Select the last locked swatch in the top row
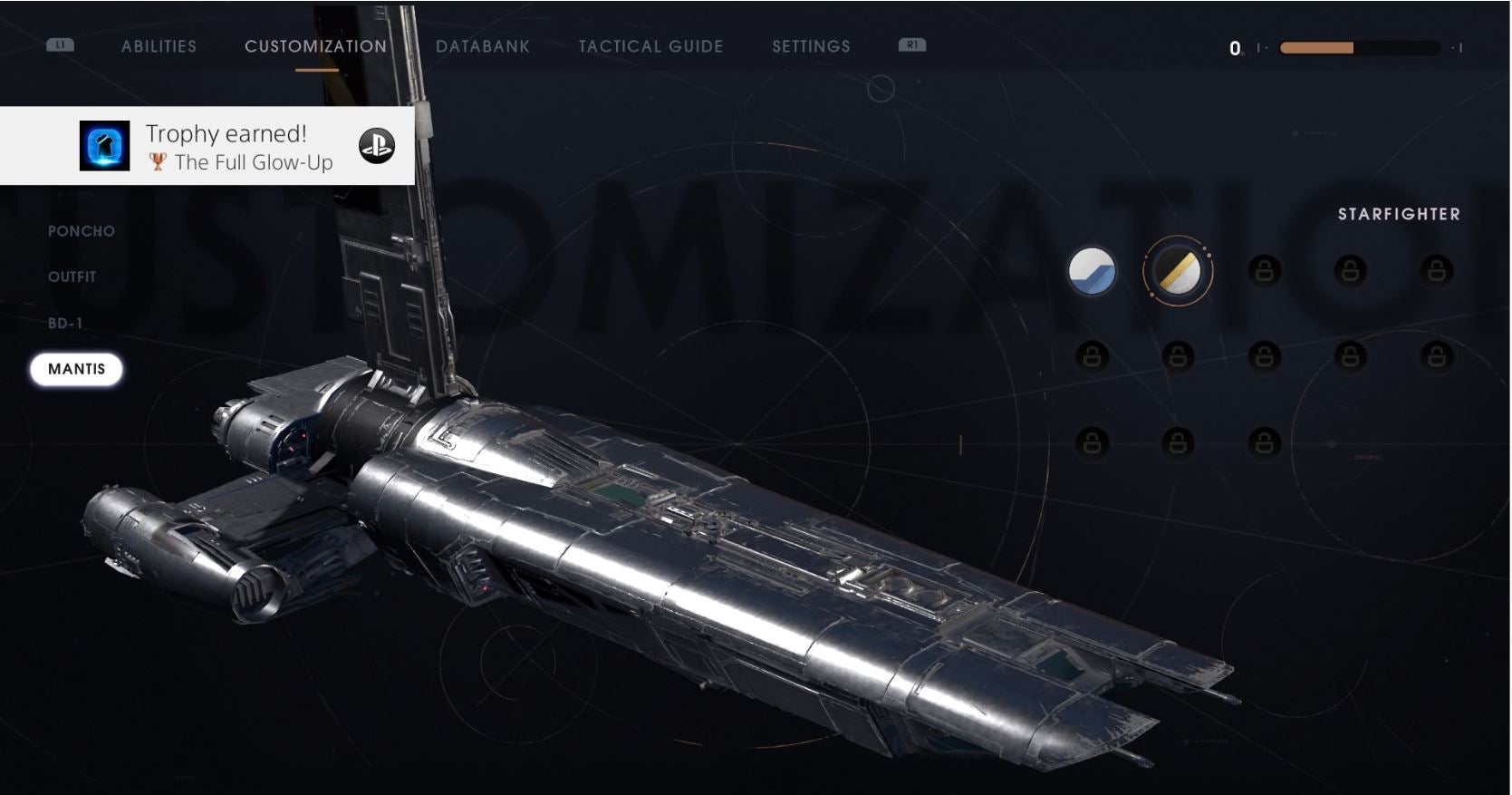The height and width of the screenshot is (795, 1512). (1436, 272)
